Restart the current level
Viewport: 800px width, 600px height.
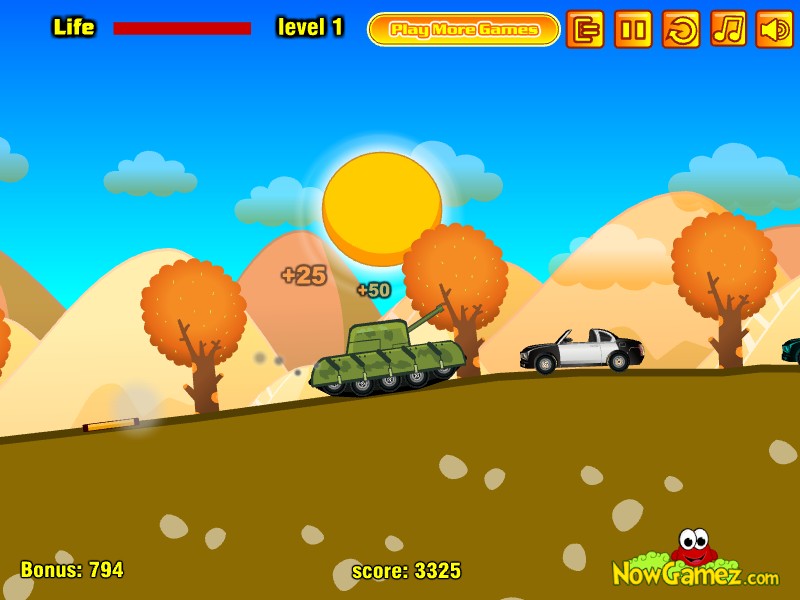681,29
